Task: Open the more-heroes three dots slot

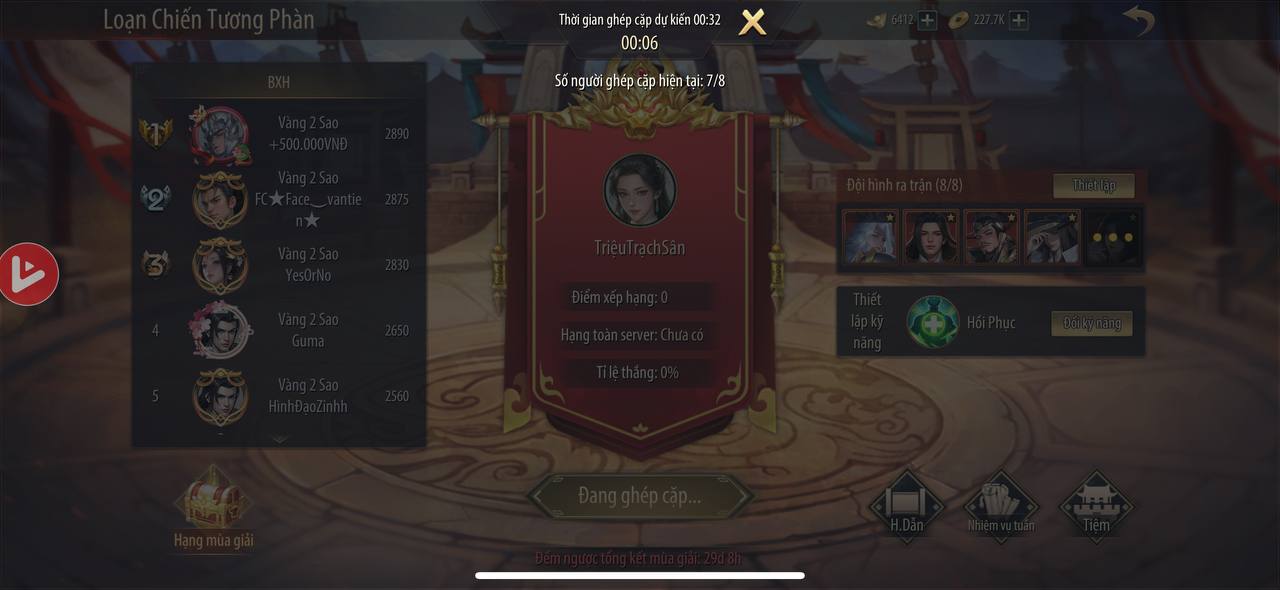Action: 1112,237
